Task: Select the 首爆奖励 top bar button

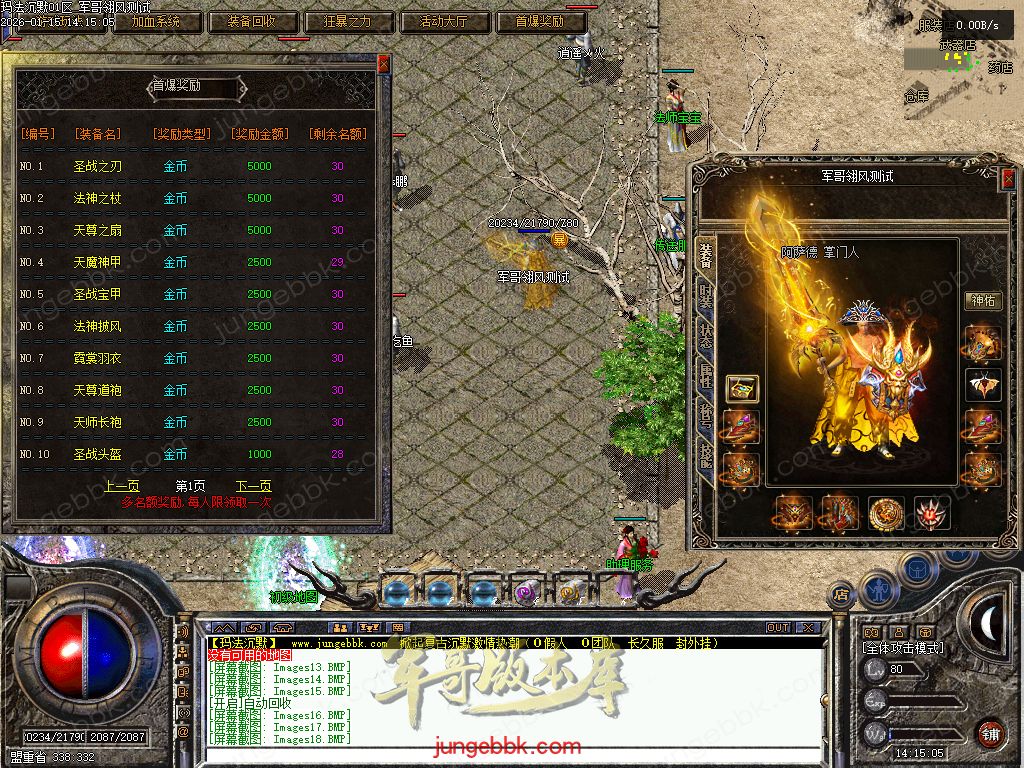Action: 540,21
